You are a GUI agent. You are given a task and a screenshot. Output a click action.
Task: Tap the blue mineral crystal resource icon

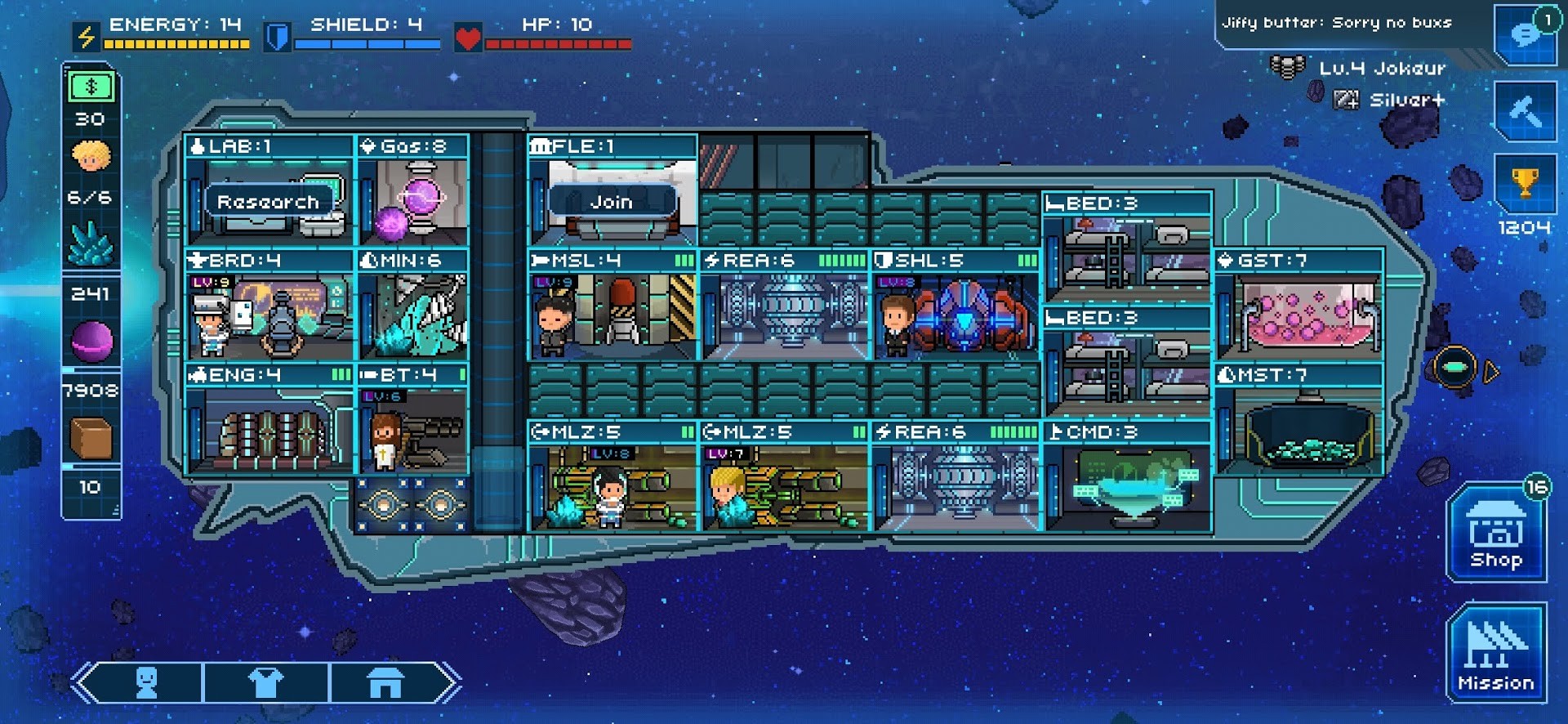[x=91, y=244]
